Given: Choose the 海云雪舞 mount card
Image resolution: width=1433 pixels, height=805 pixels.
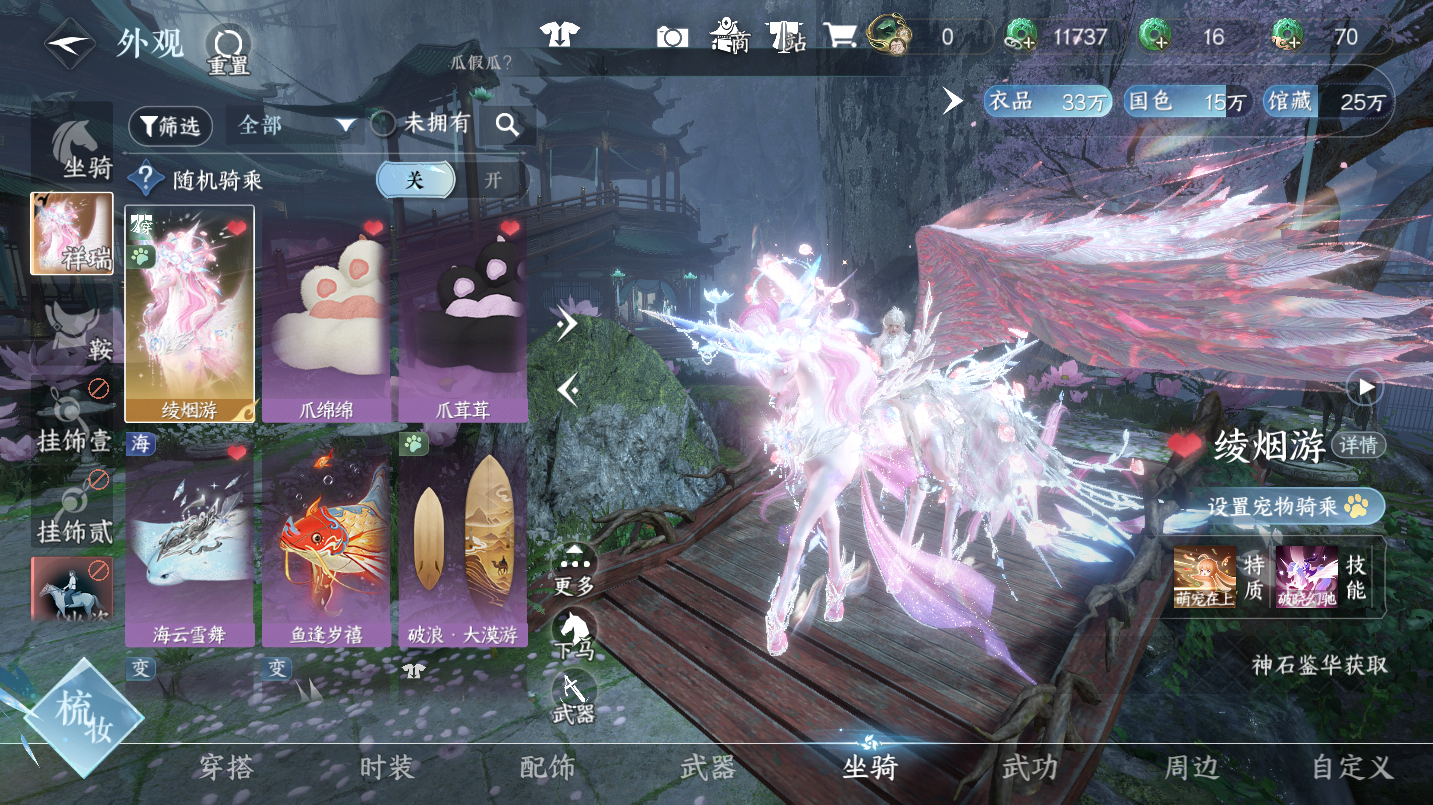Looking at the screenshot, I should (x=189, y=540).
